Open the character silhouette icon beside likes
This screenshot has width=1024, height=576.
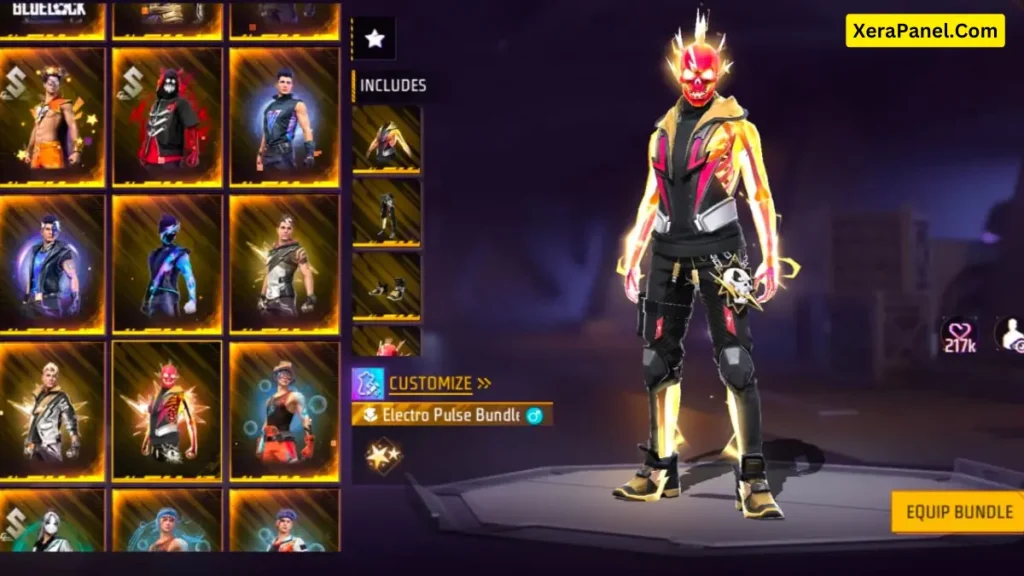click(1010, 334)
